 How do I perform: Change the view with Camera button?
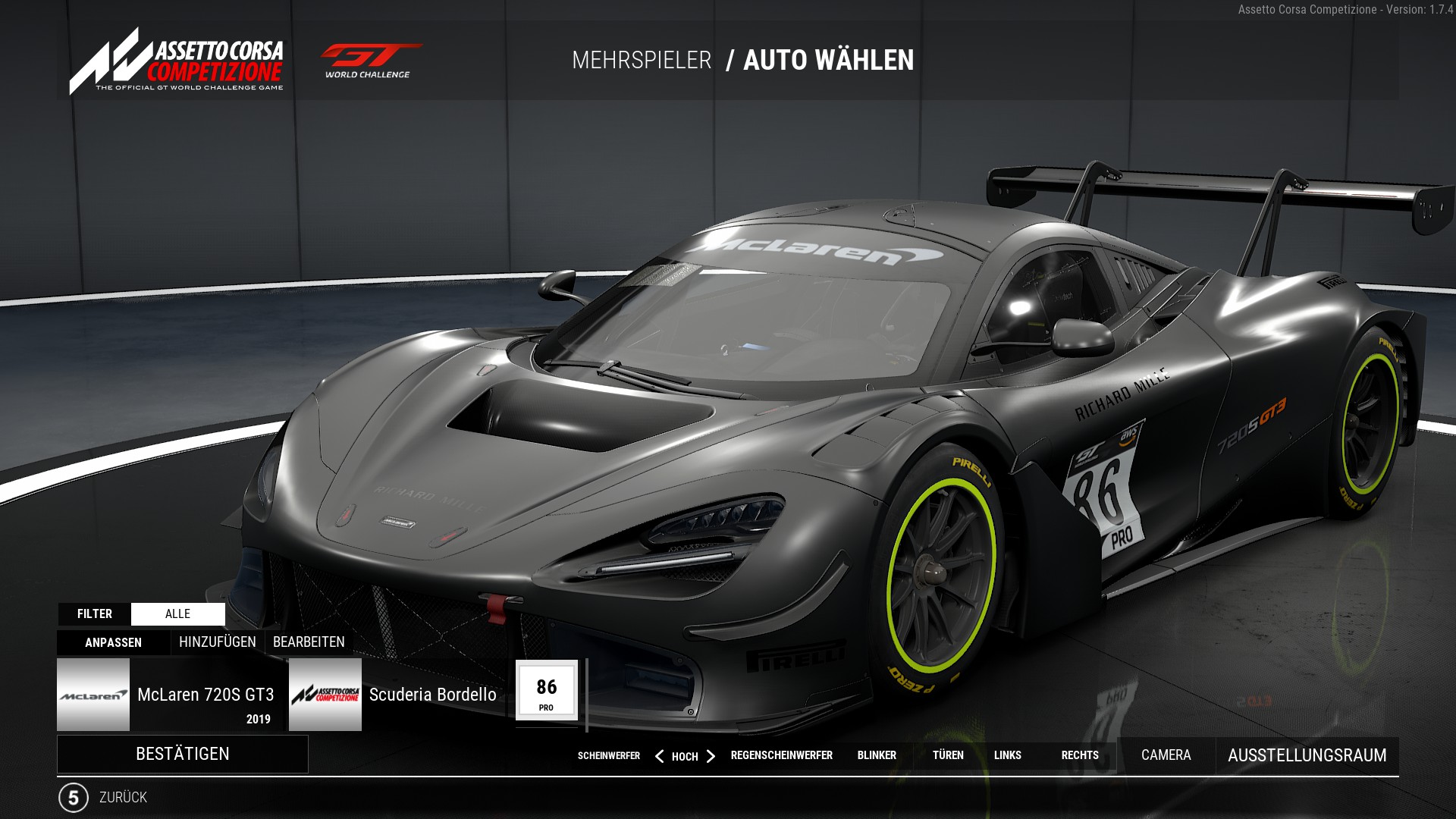(x=1166, y=755)
